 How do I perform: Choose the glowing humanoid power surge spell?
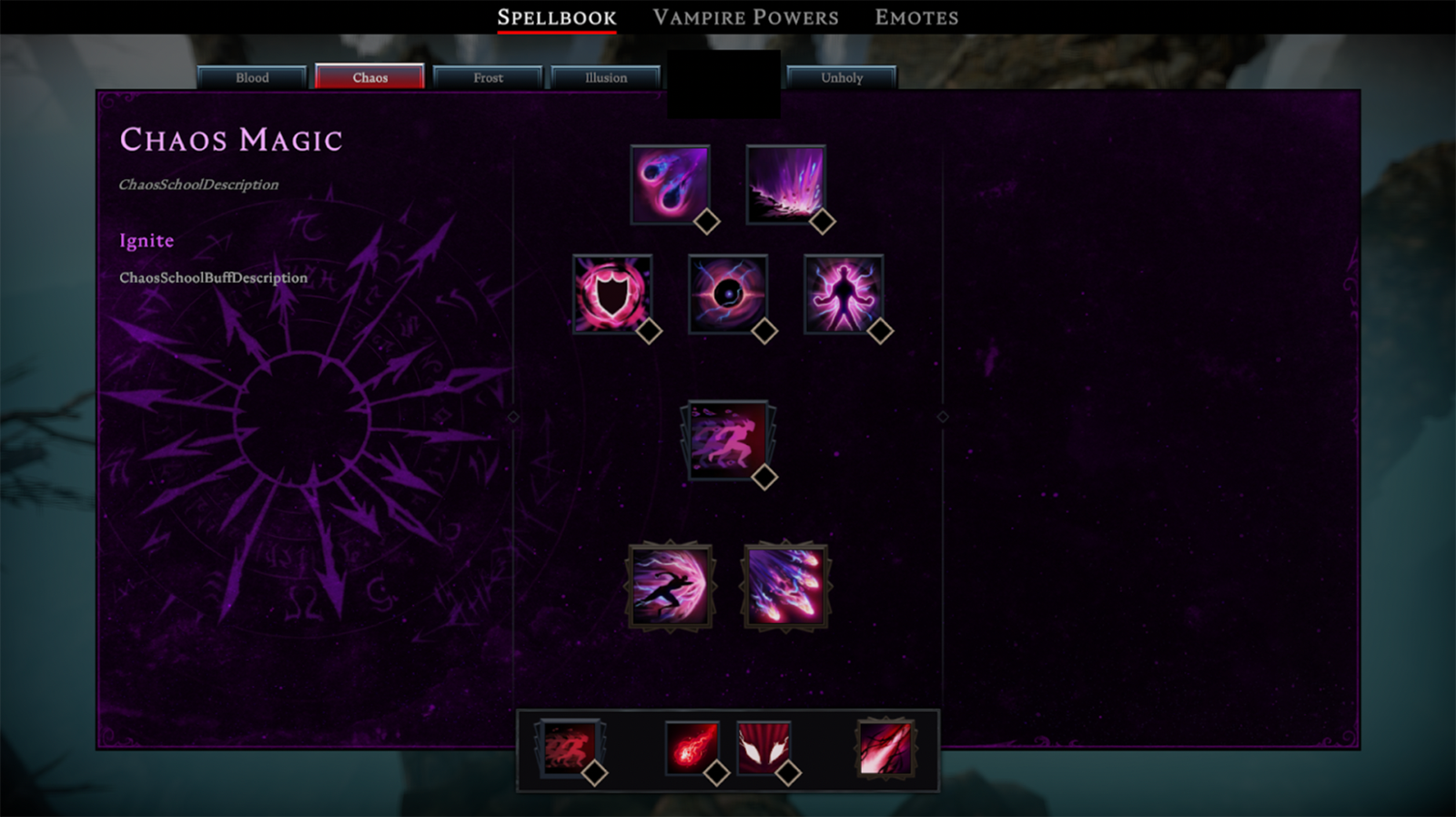point(843,294)
